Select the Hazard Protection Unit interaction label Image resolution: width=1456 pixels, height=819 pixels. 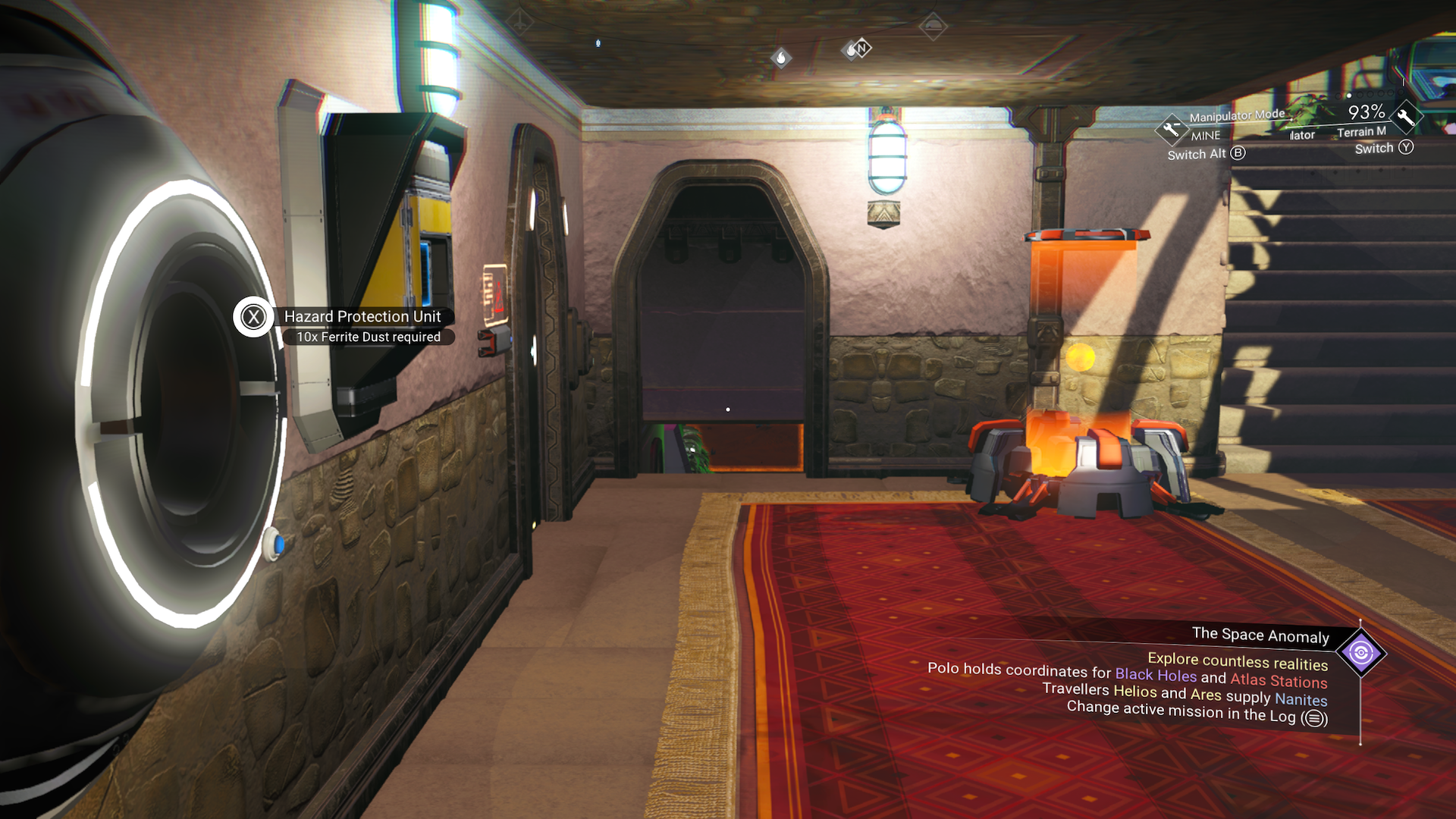tap(362, 316)
